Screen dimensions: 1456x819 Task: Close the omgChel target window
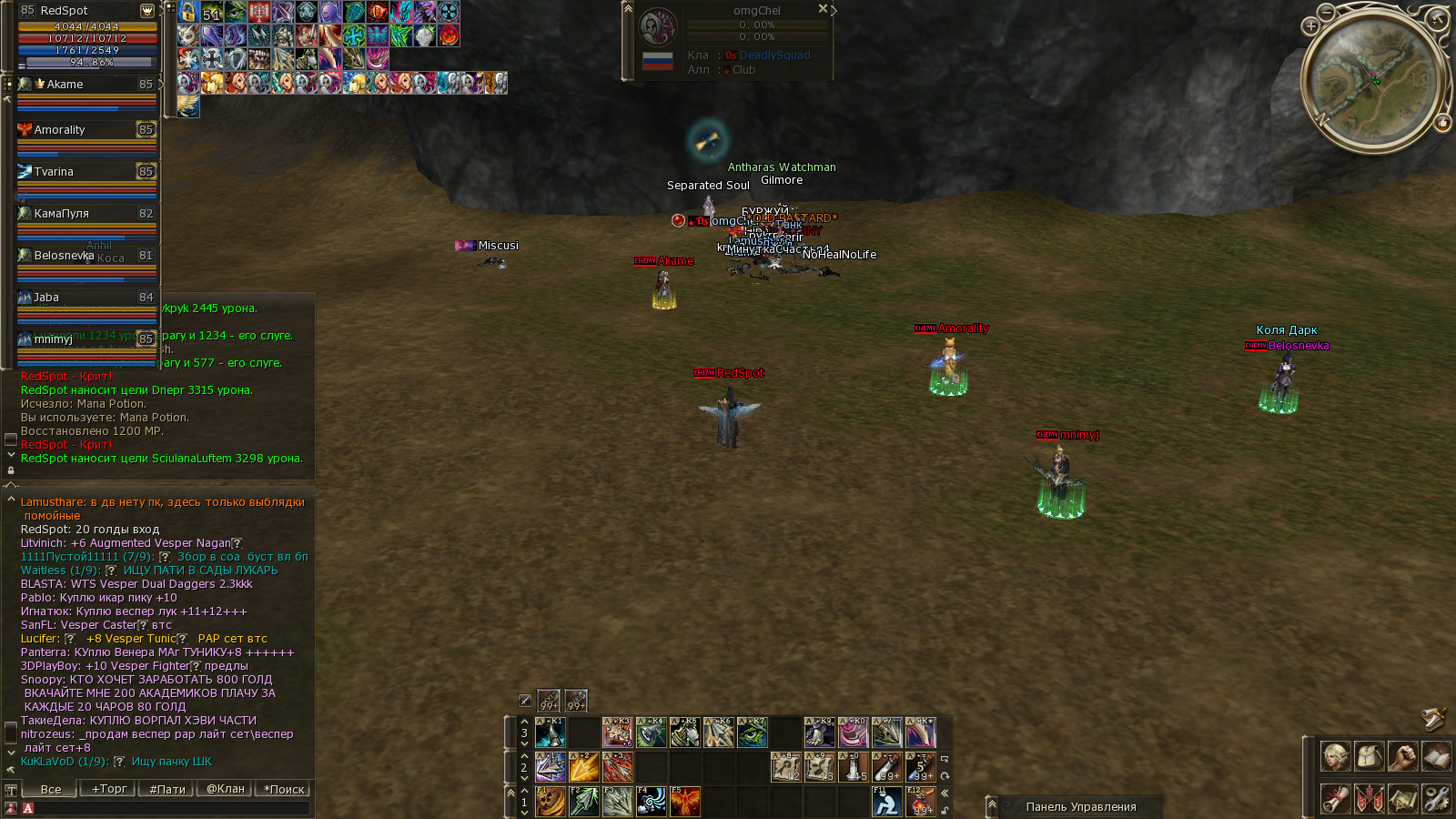click(x=823, y=8)
